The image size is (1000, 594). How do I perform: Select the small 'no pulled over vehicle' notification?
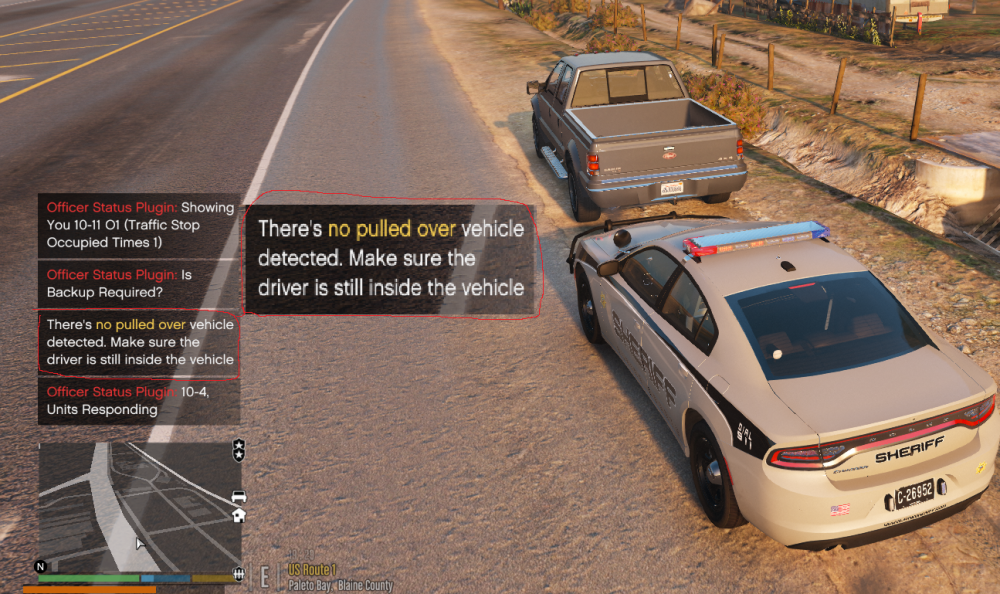coord(140,342)
